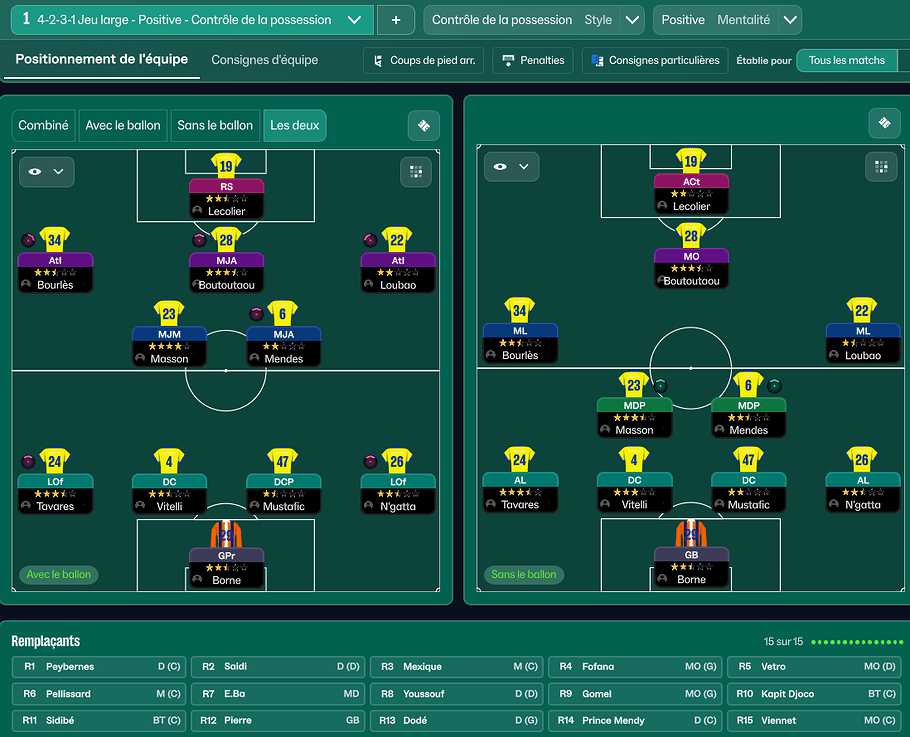Show the Sans le ballon view
Screen dimensions: 910x737
tap(215, 126)
